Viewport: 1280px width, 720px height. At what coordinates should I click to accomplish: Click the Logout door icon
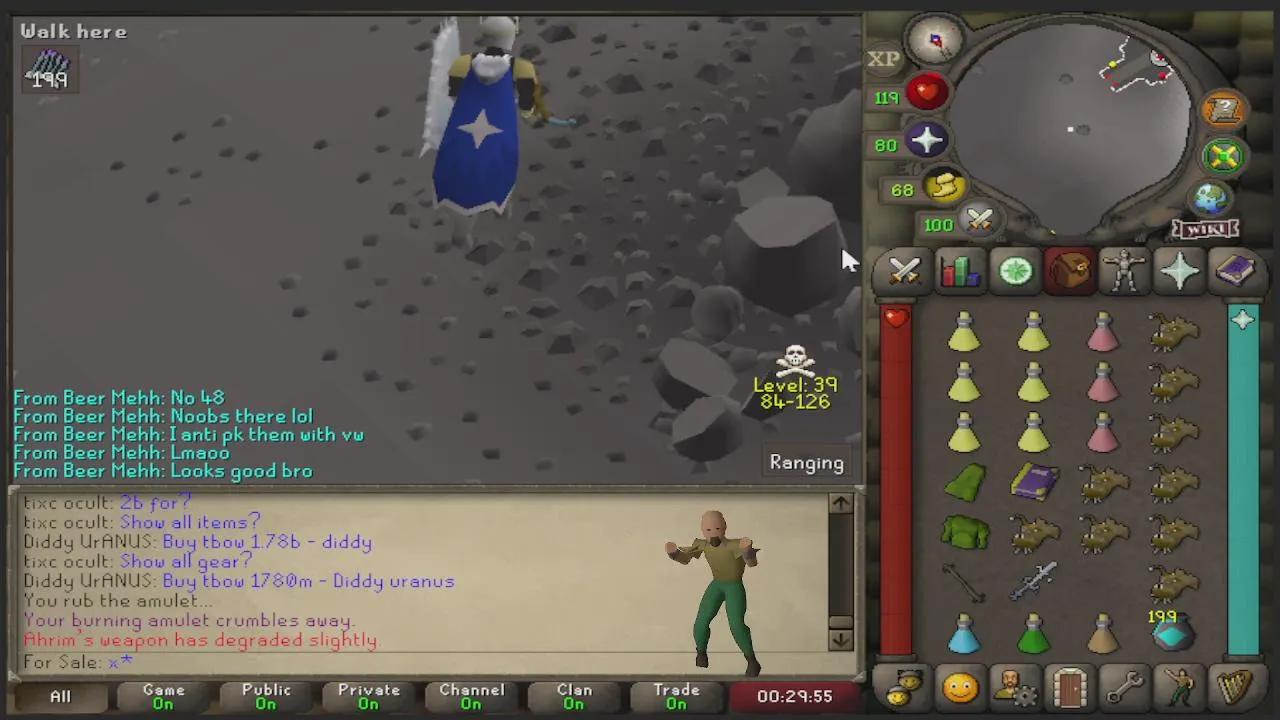point(1068,687)
